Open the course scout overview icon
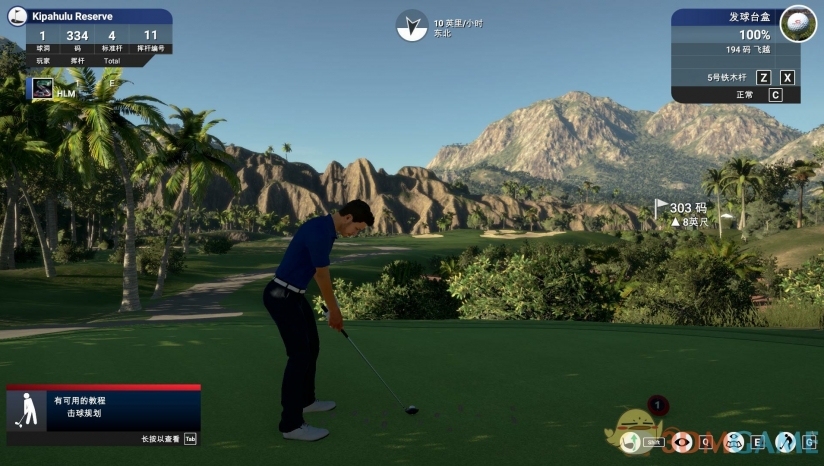This screenshot has height=466, width=824. pyautogui.click(x=735, y=441)
